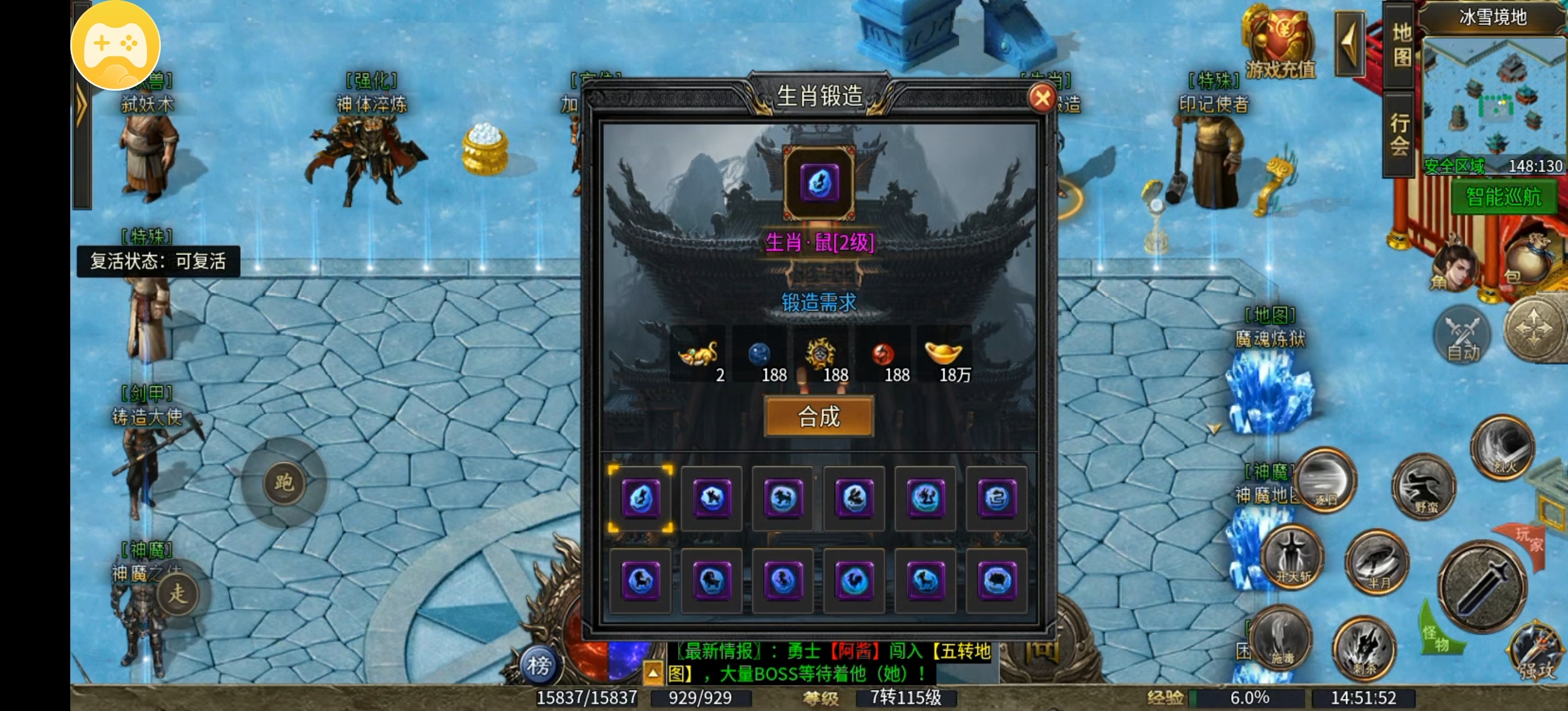
Task: Close the 生肖锻造 forging window
Action: [1041, 98]
